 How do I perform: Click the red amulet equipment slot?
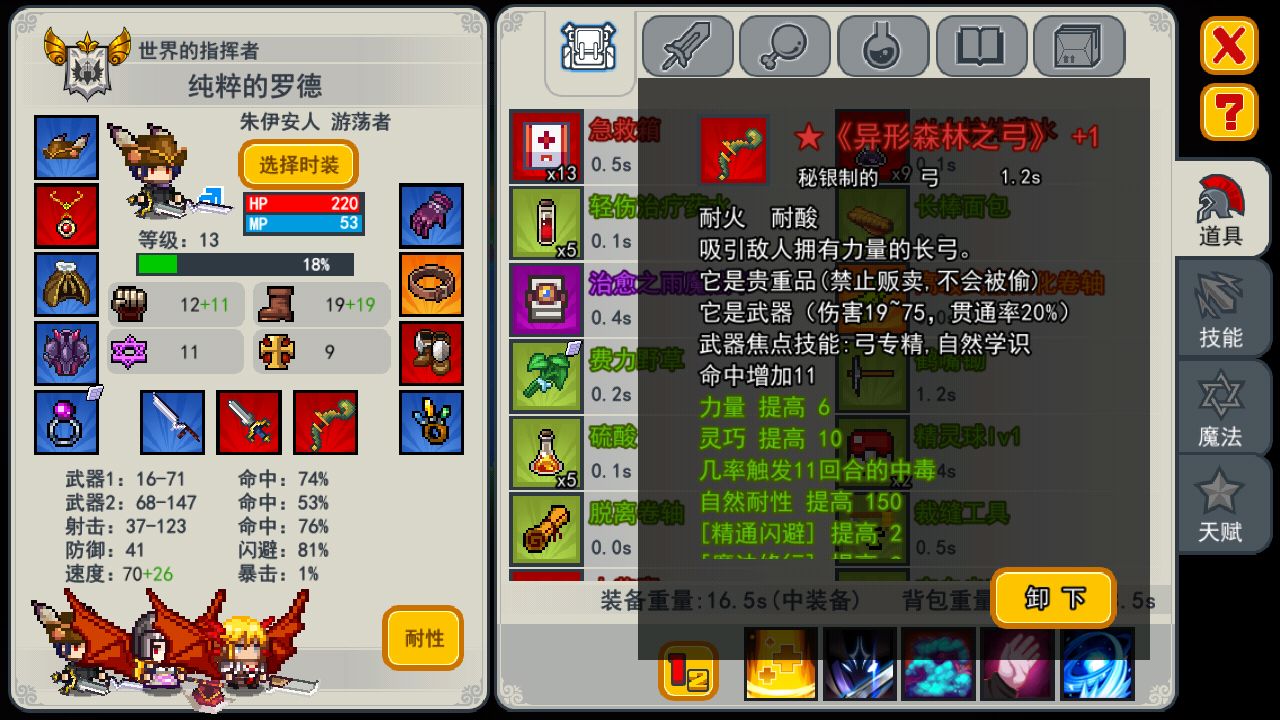click(66, 217)
